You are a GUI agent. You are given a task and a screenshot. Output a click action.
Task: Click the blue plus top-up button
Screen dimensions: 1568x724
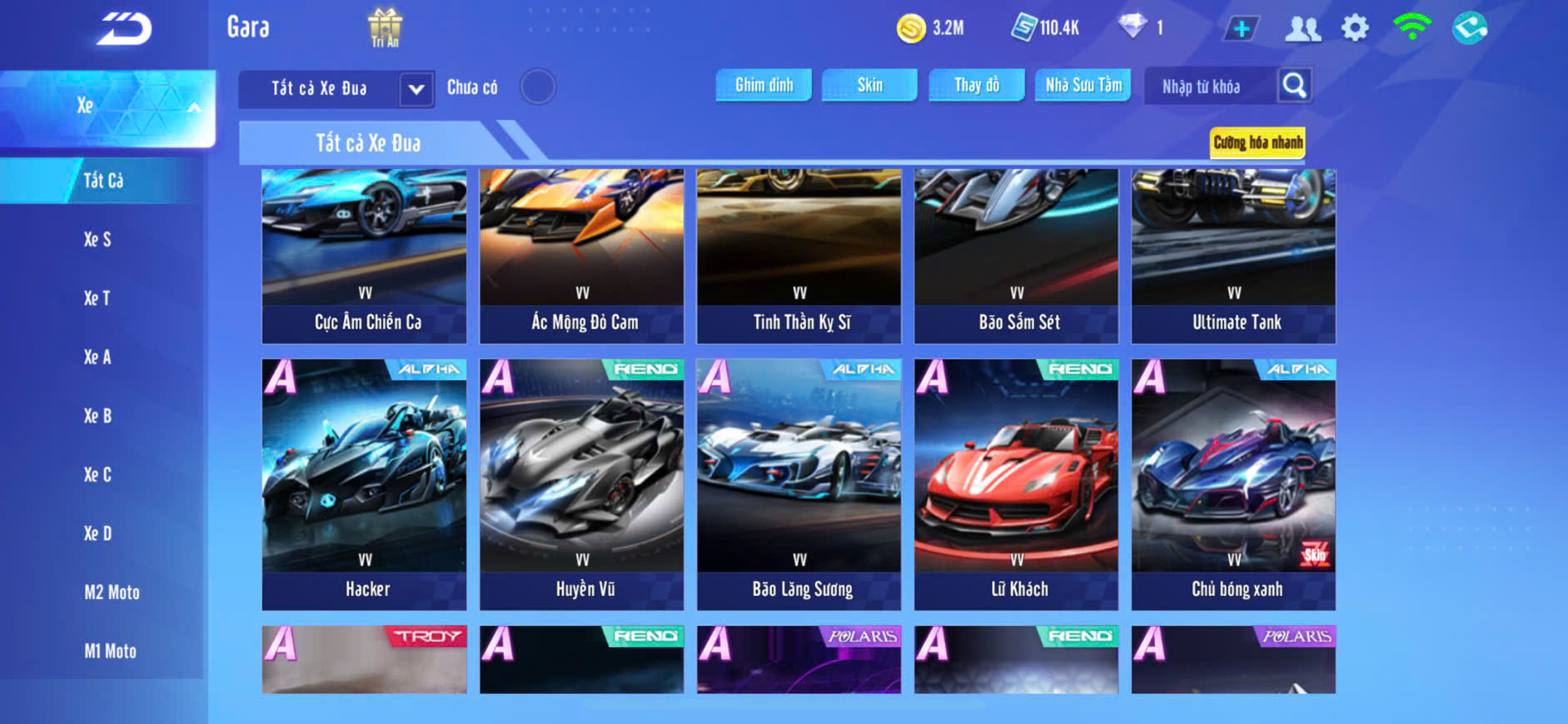click(x=1241, y=28)
